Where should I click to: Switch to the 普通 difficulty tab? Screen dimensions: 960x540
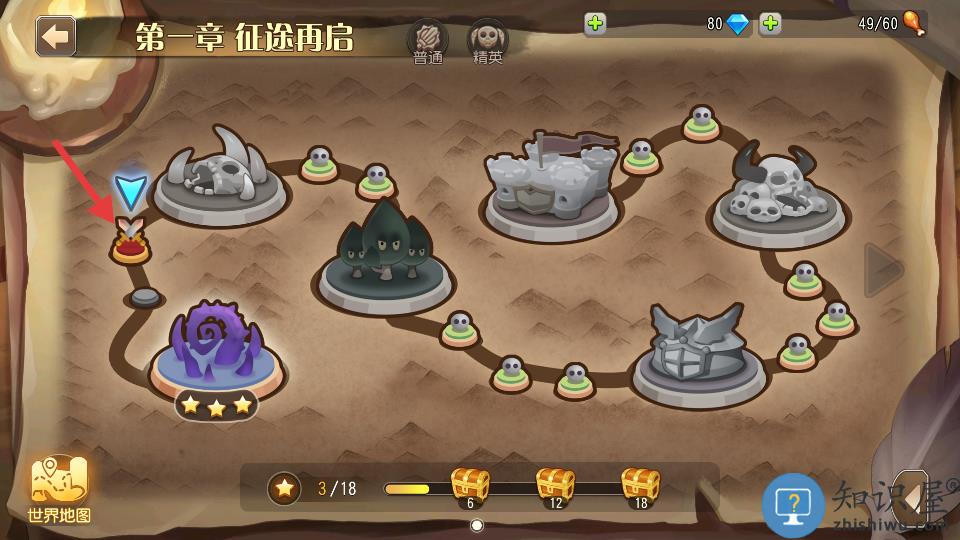427,41
